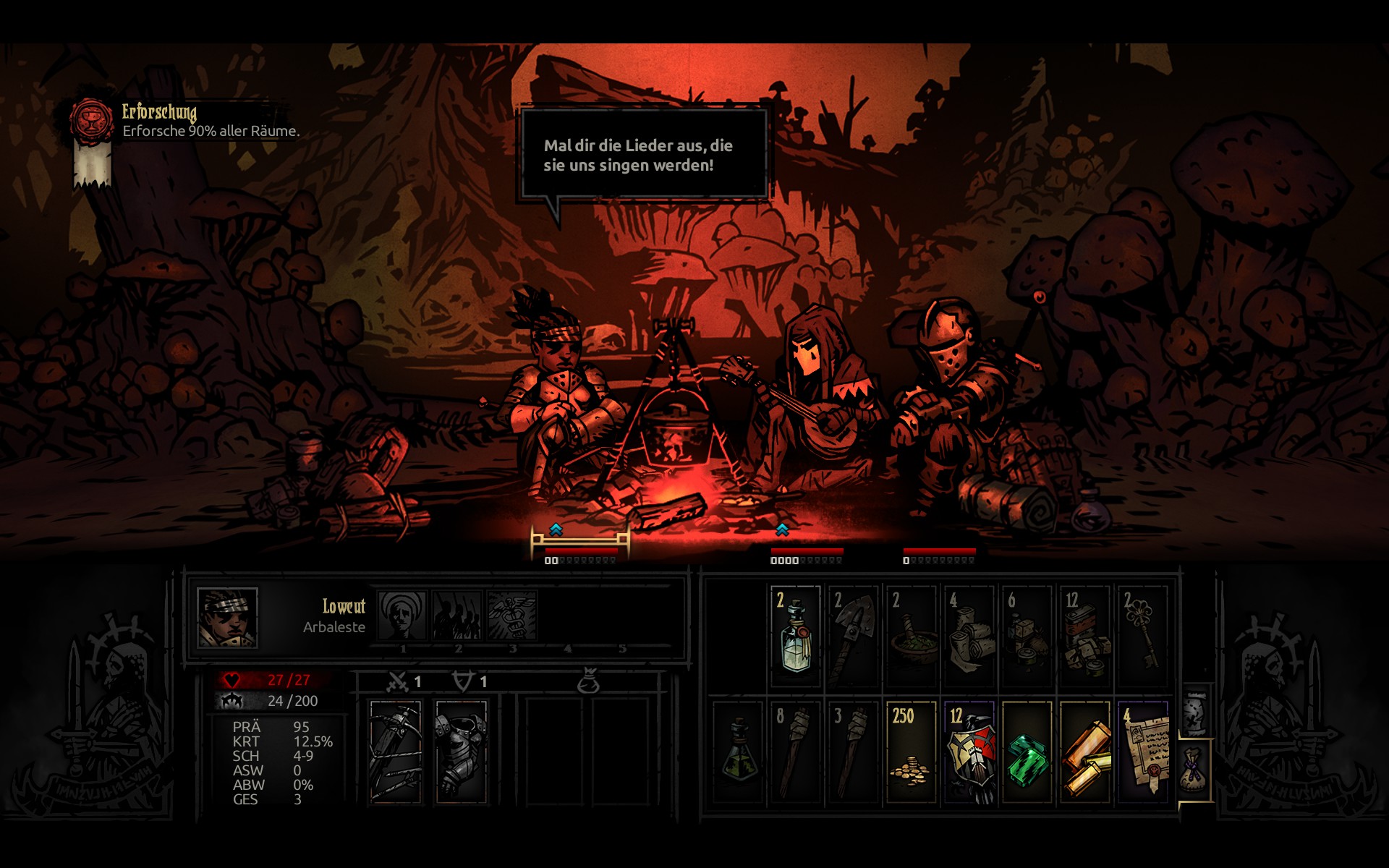Choose the heraldic crest stack

click(x=969, y=752)
